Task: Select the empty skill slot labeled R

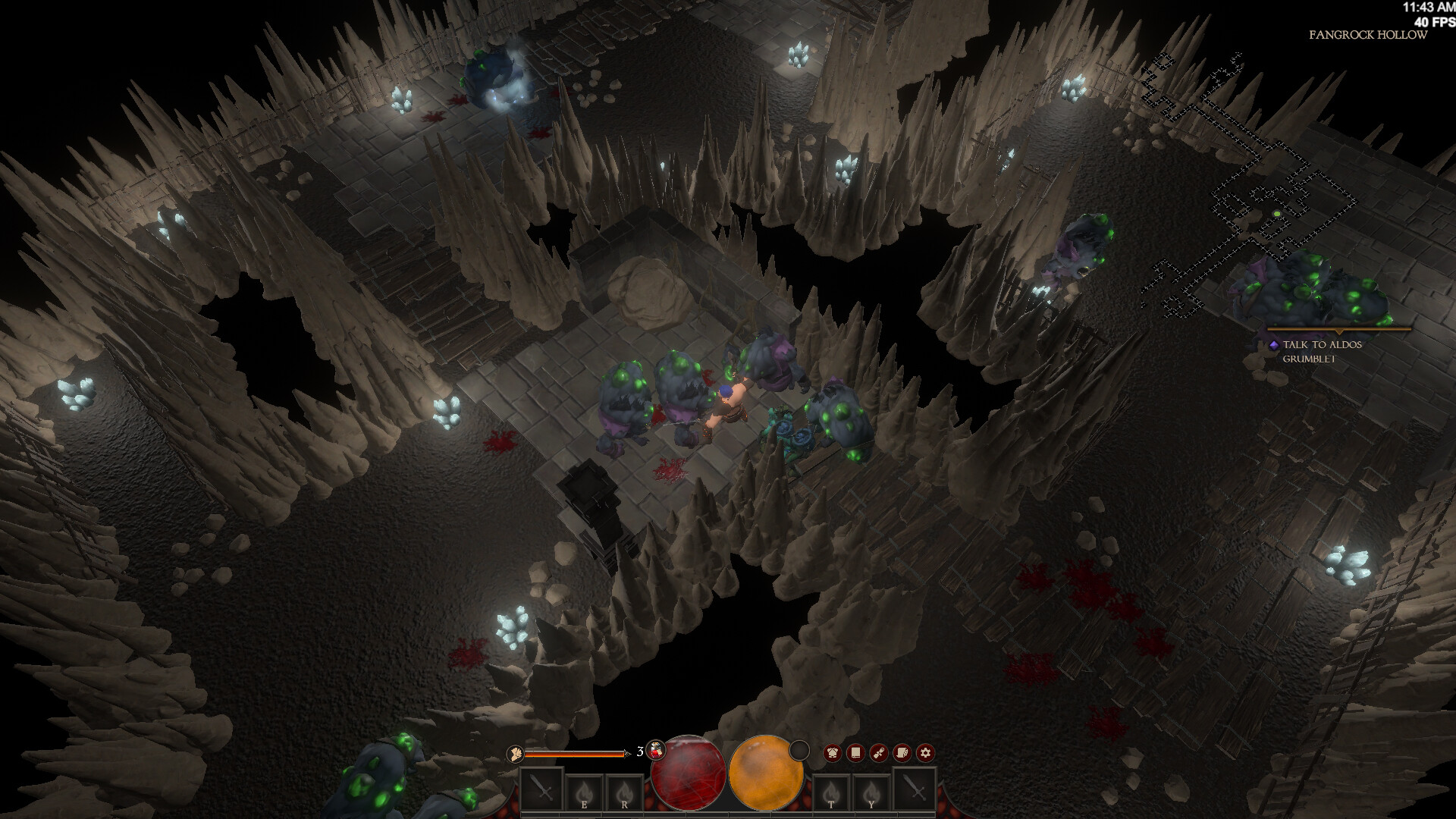Action: point(624,792)
